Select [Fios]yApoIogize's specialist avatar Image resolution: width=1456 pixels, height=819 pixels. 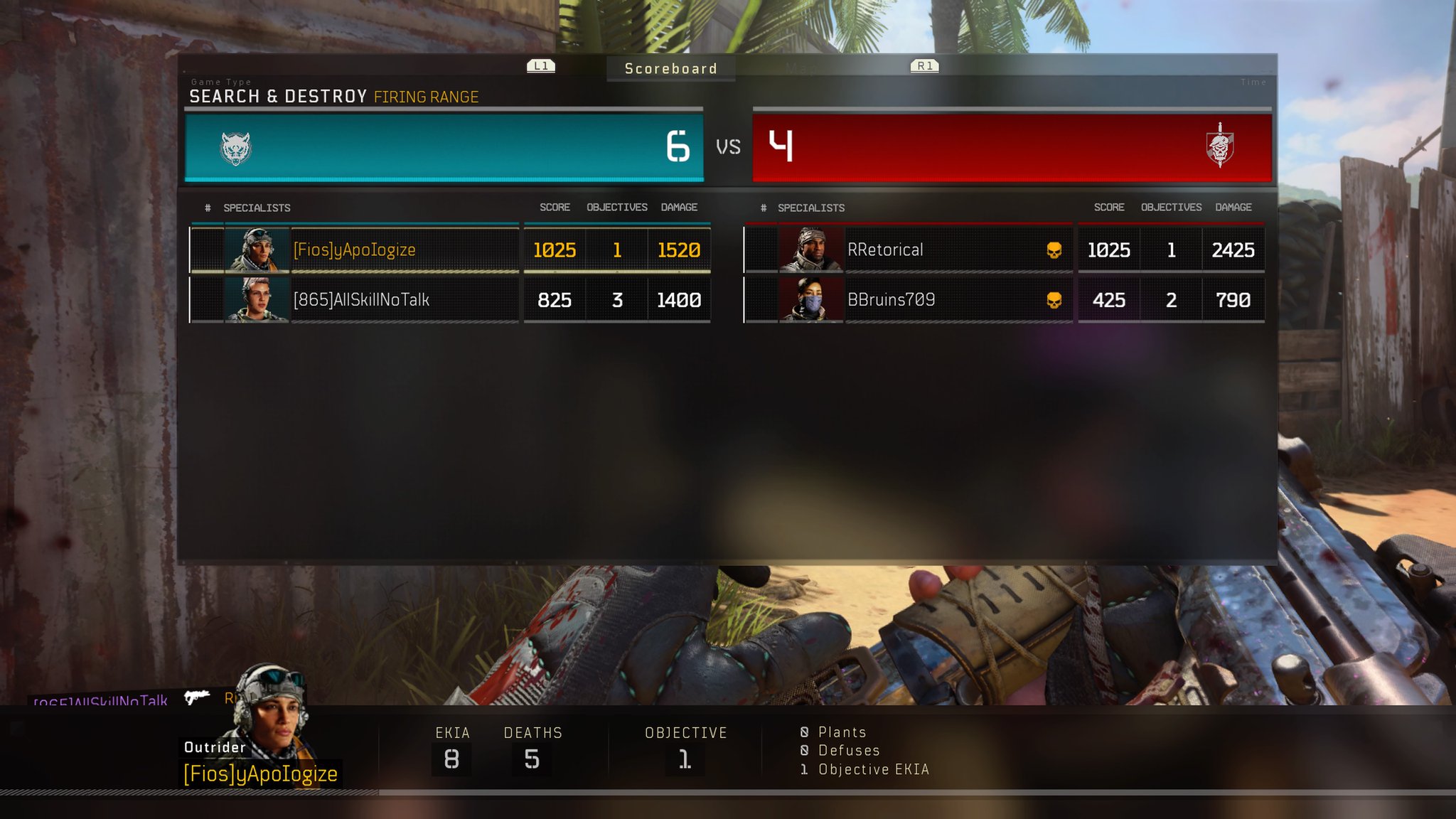257,250
